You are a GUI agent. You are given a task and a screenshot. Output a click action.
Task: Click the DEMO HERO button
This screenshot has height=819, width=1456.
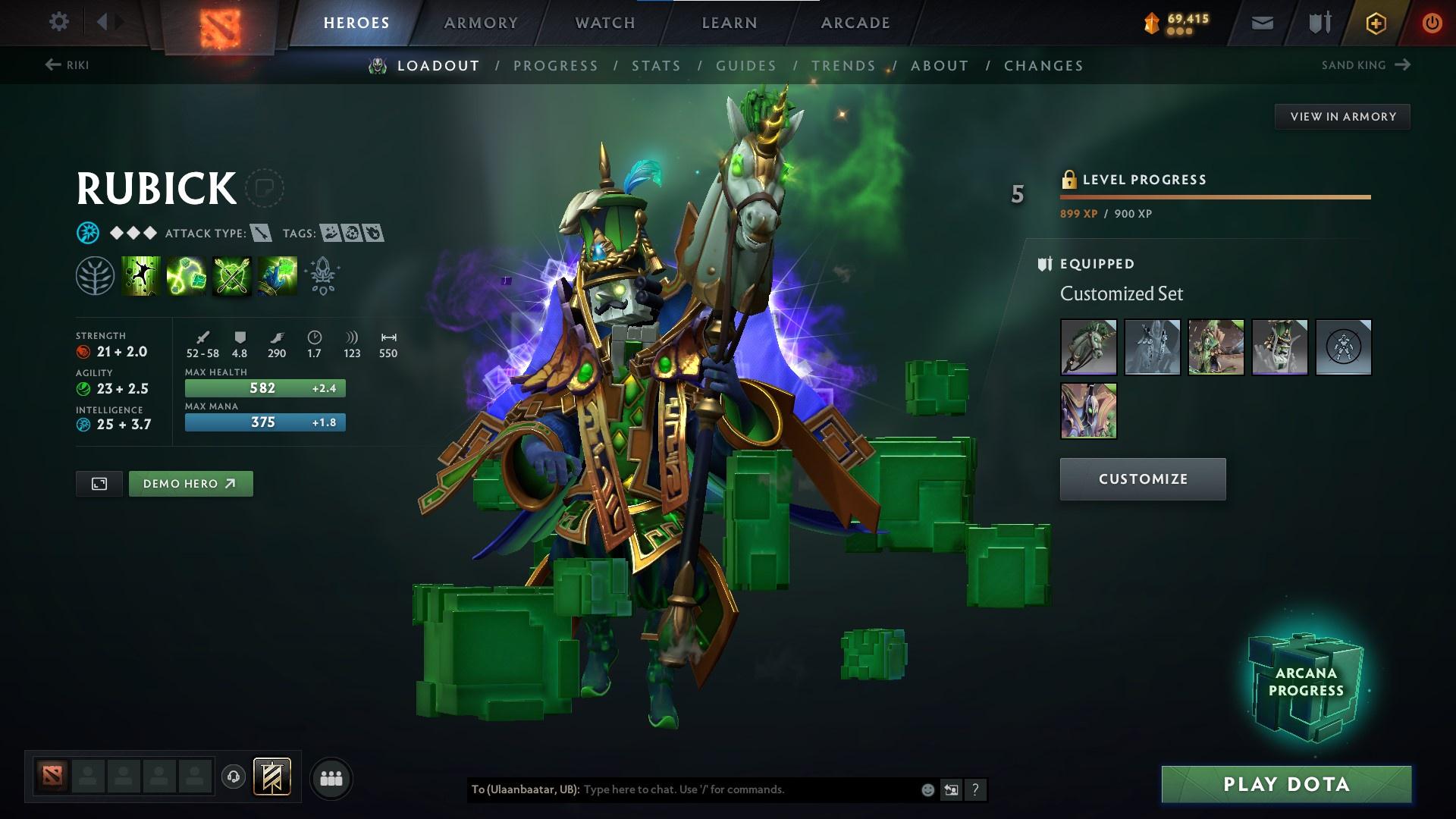tap(190, 483)
